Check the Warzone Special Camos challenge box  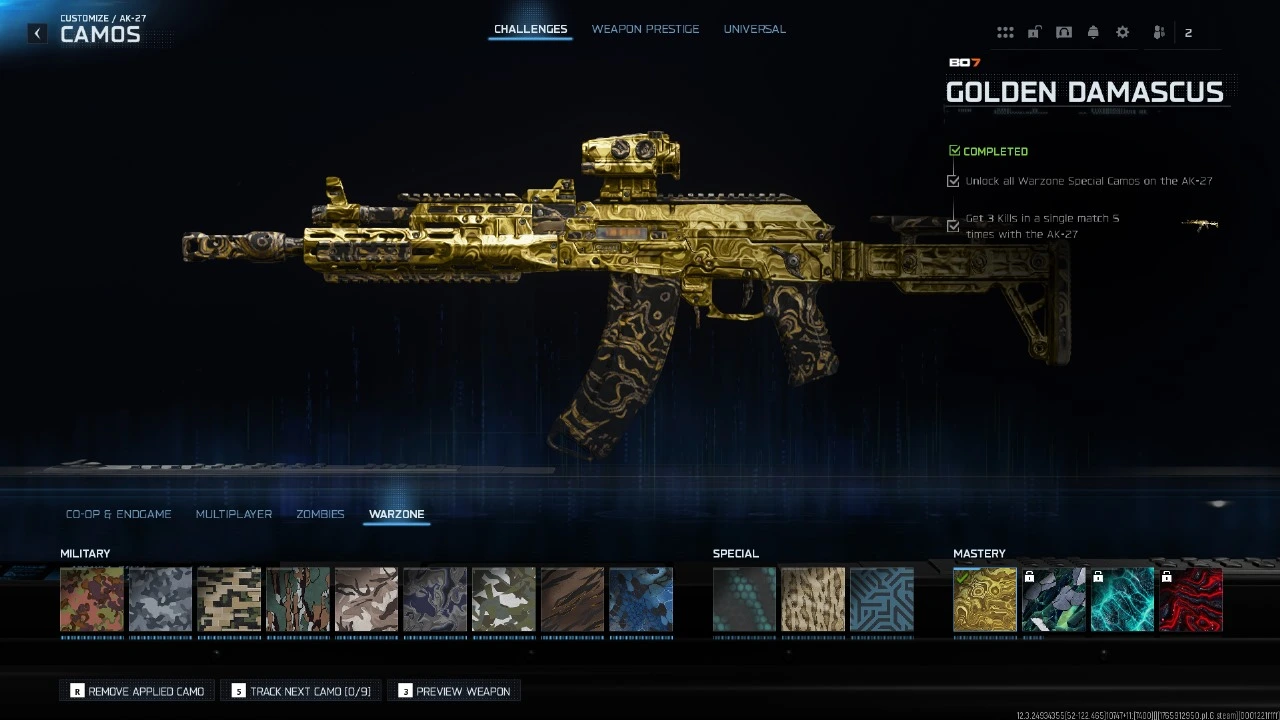coord(953,181)
